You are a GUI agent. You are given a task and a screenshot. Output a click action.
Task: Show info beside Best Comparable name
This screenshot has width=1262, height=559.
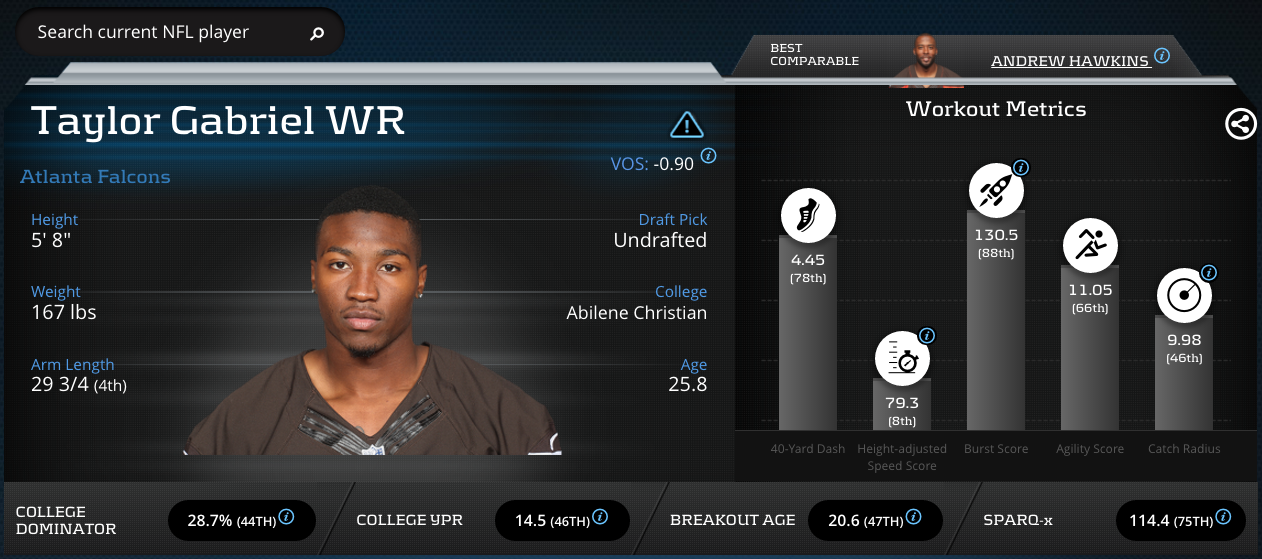(x=1162, y=56)
